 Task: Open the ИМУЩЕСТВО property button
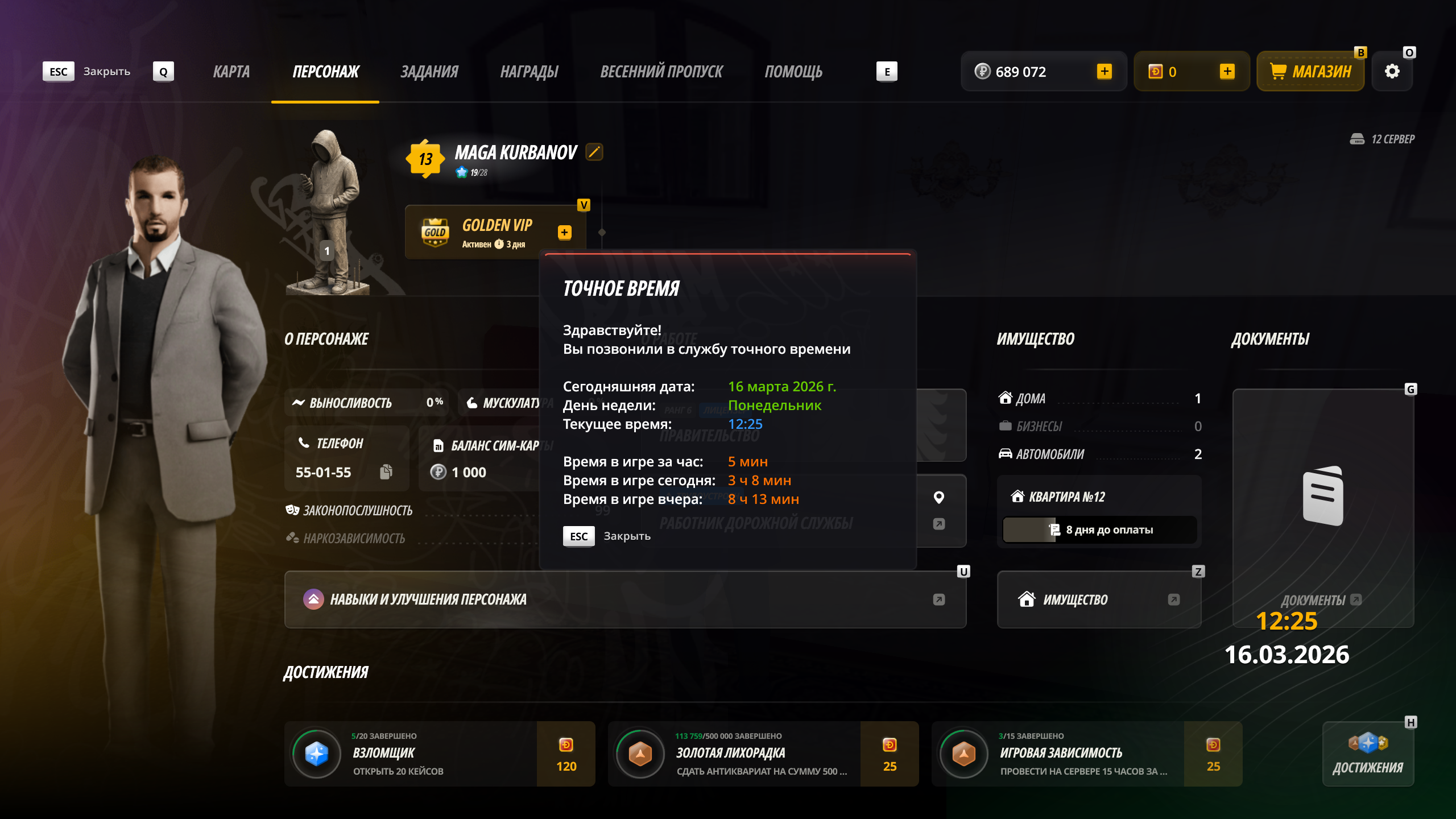(x=1099, y=599)
